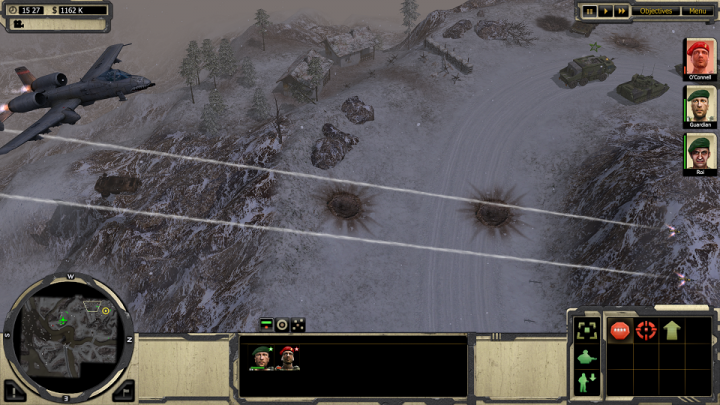This screenshot has width=720, height=405.
Task: Select the green beret unit in selection panel
Action: [x=262, y=357]
